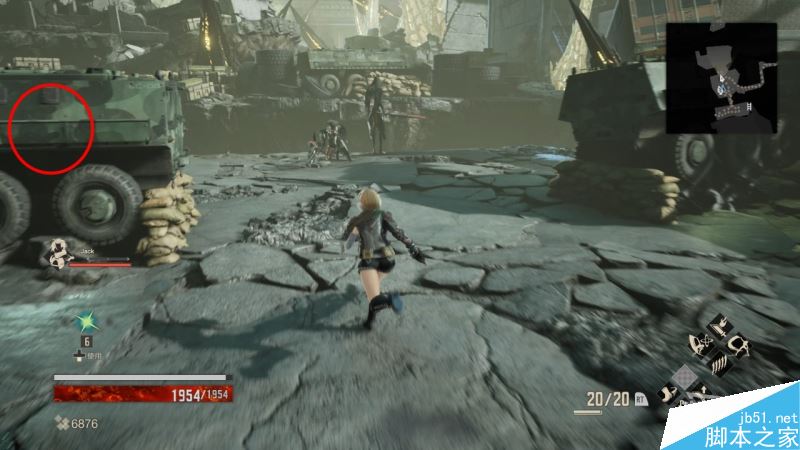
Task: Select the green star regeneration item
Action: (x=87, y=322)
